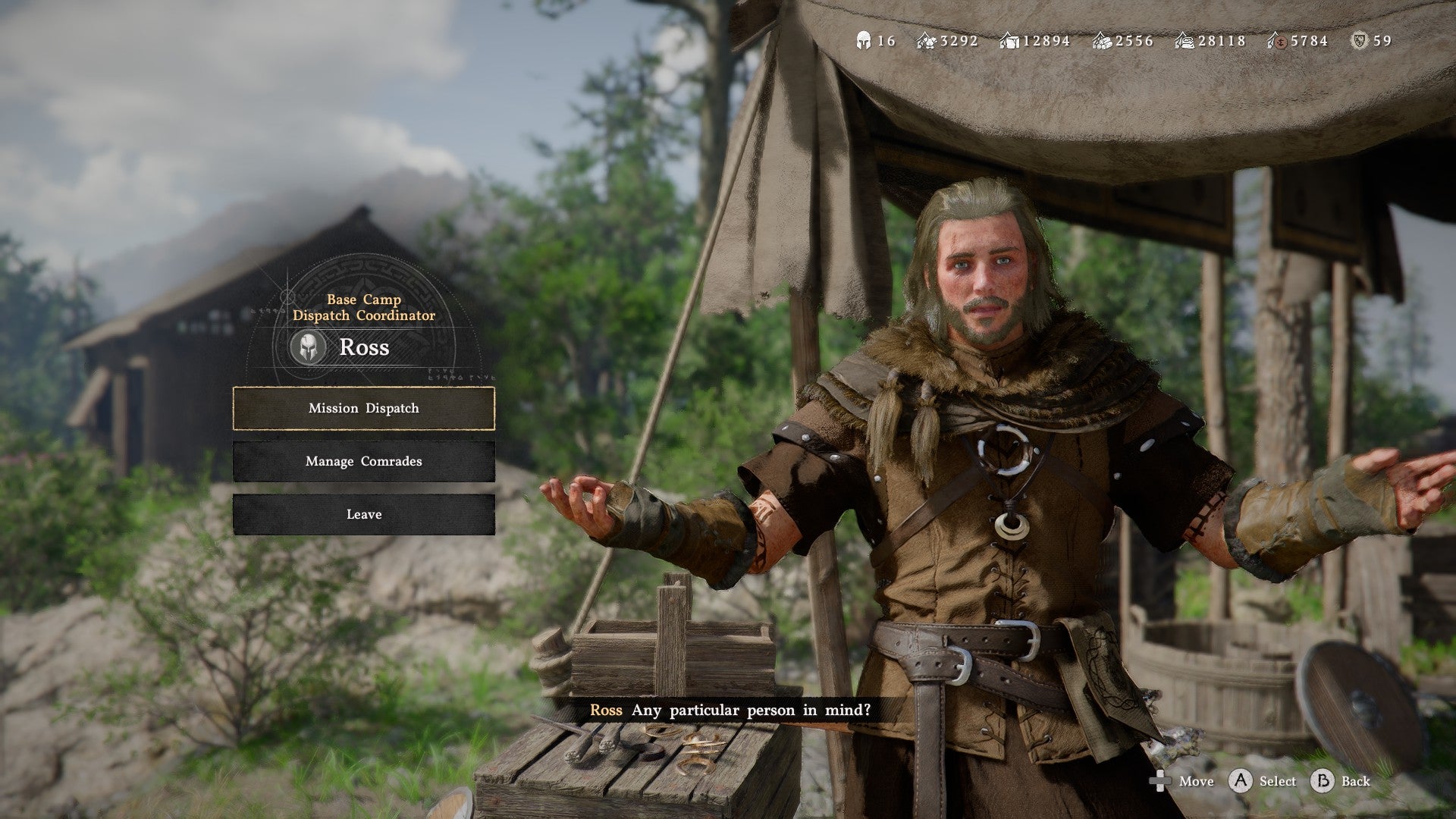Select the Mission Dispatch option
This screenshot has height=819, width=1456.
(x=363, y=408)
